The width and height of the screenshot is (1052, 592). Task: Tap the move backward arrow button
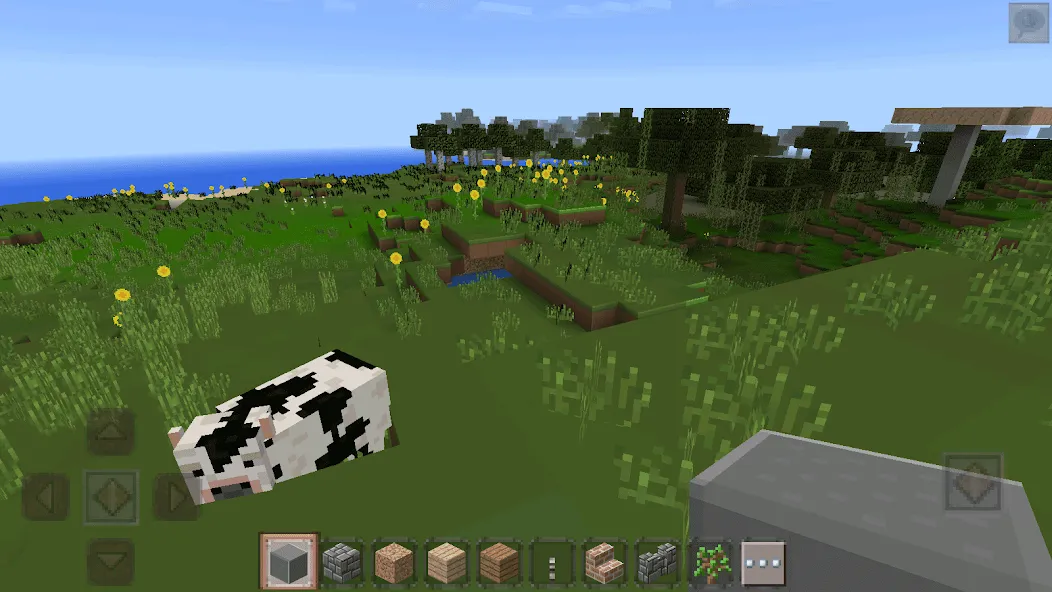[x=111, y=561]
